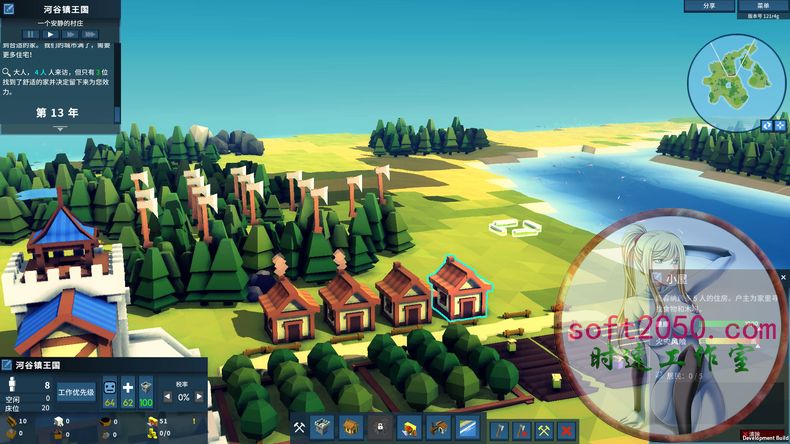790x444 pixels.
Task: Open the health cross indicator
Action: pos(128,386)
